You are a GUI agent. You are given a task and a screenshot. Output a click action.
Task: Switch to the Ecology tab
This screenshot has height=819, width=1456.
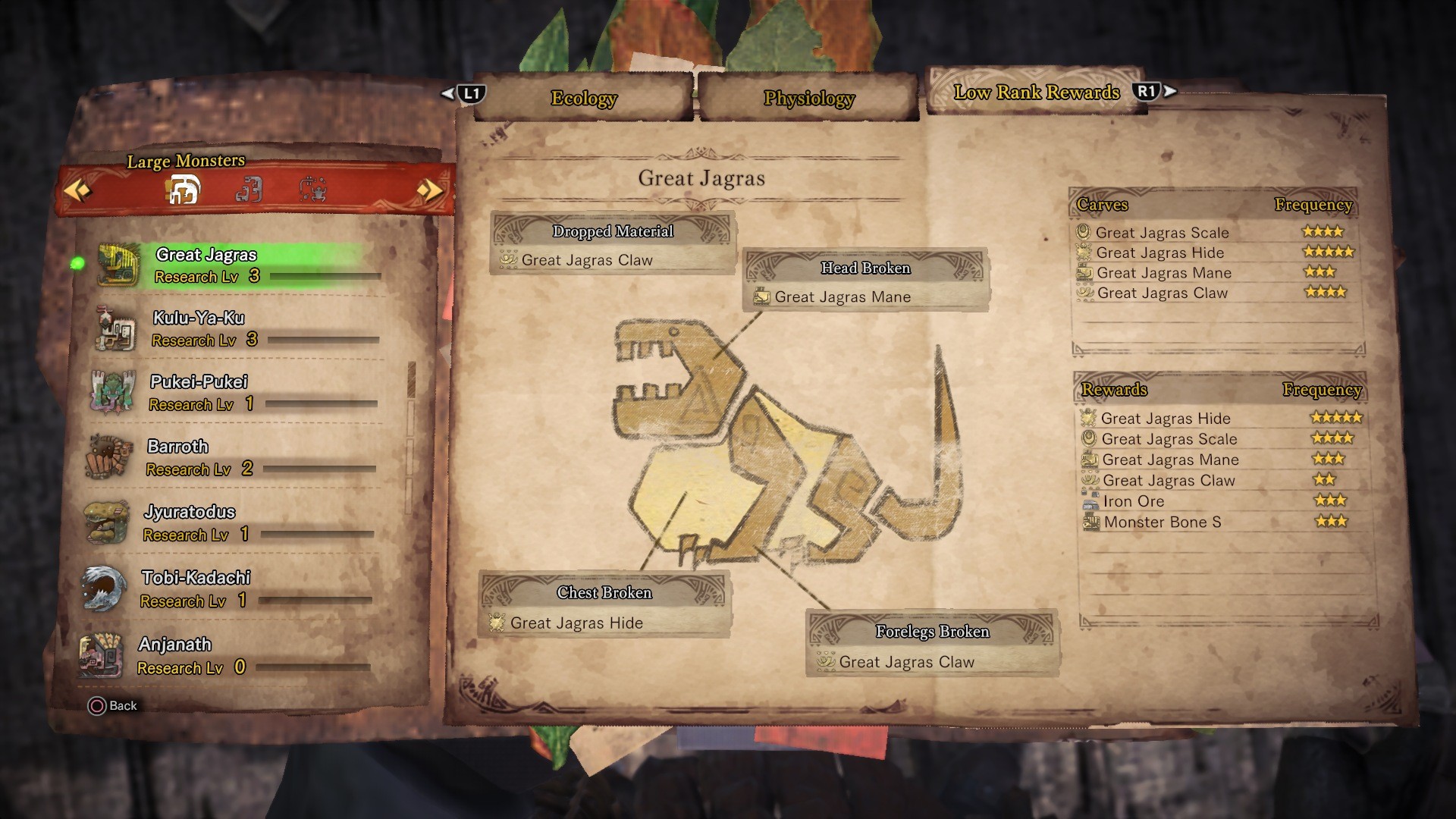tap(582, 97)
